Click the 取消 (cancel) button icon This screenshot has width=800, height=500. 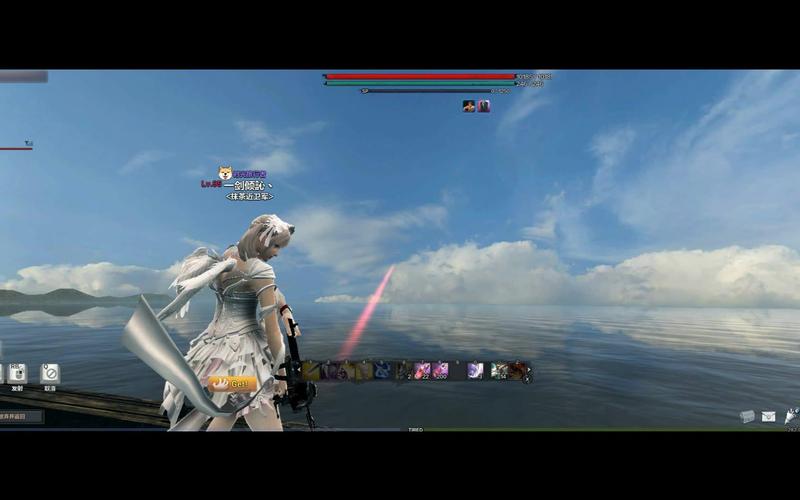point(49,374)
